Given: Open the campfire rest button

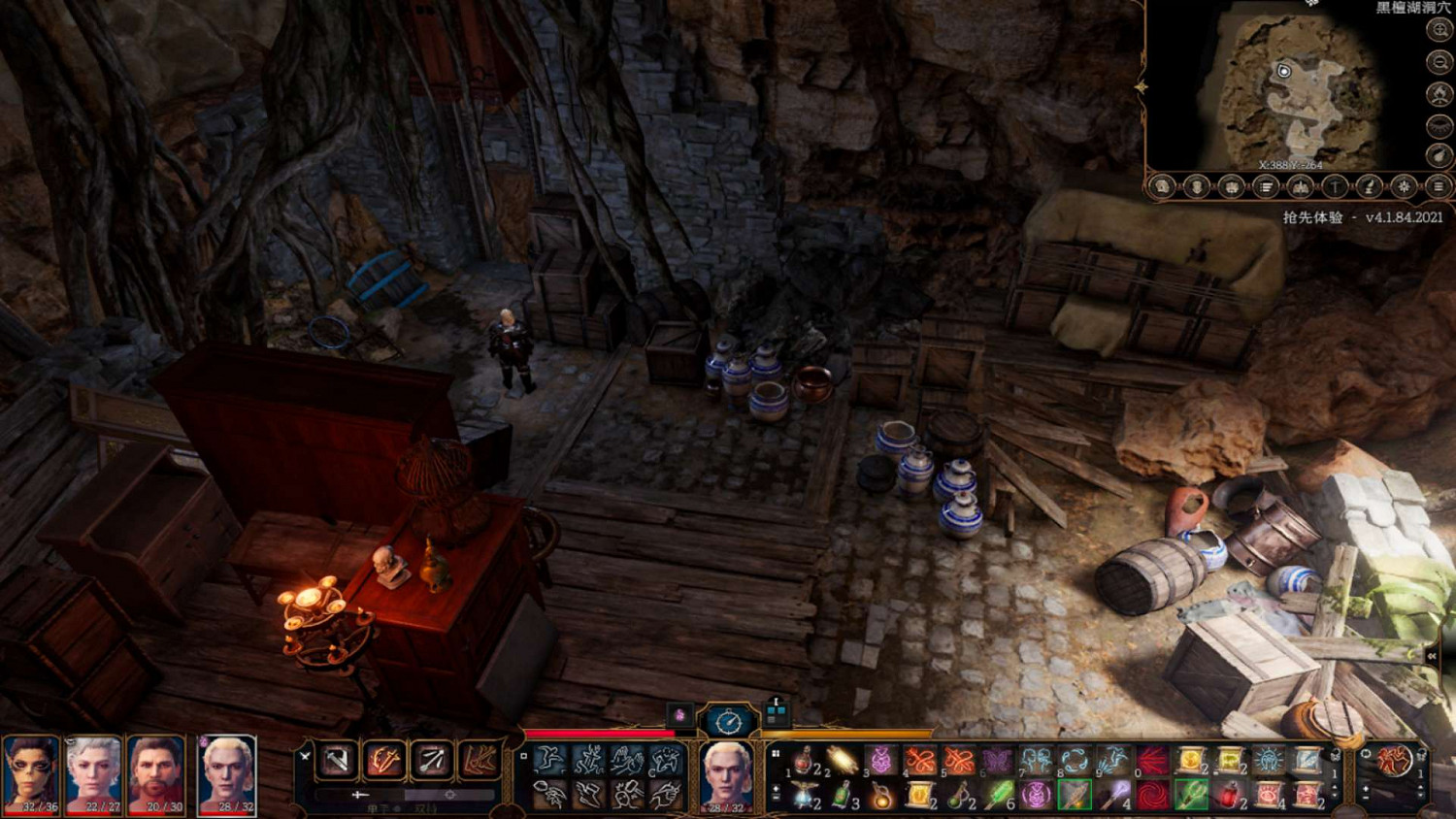Looking at the screenshot, I should [x=1439, y=94].
